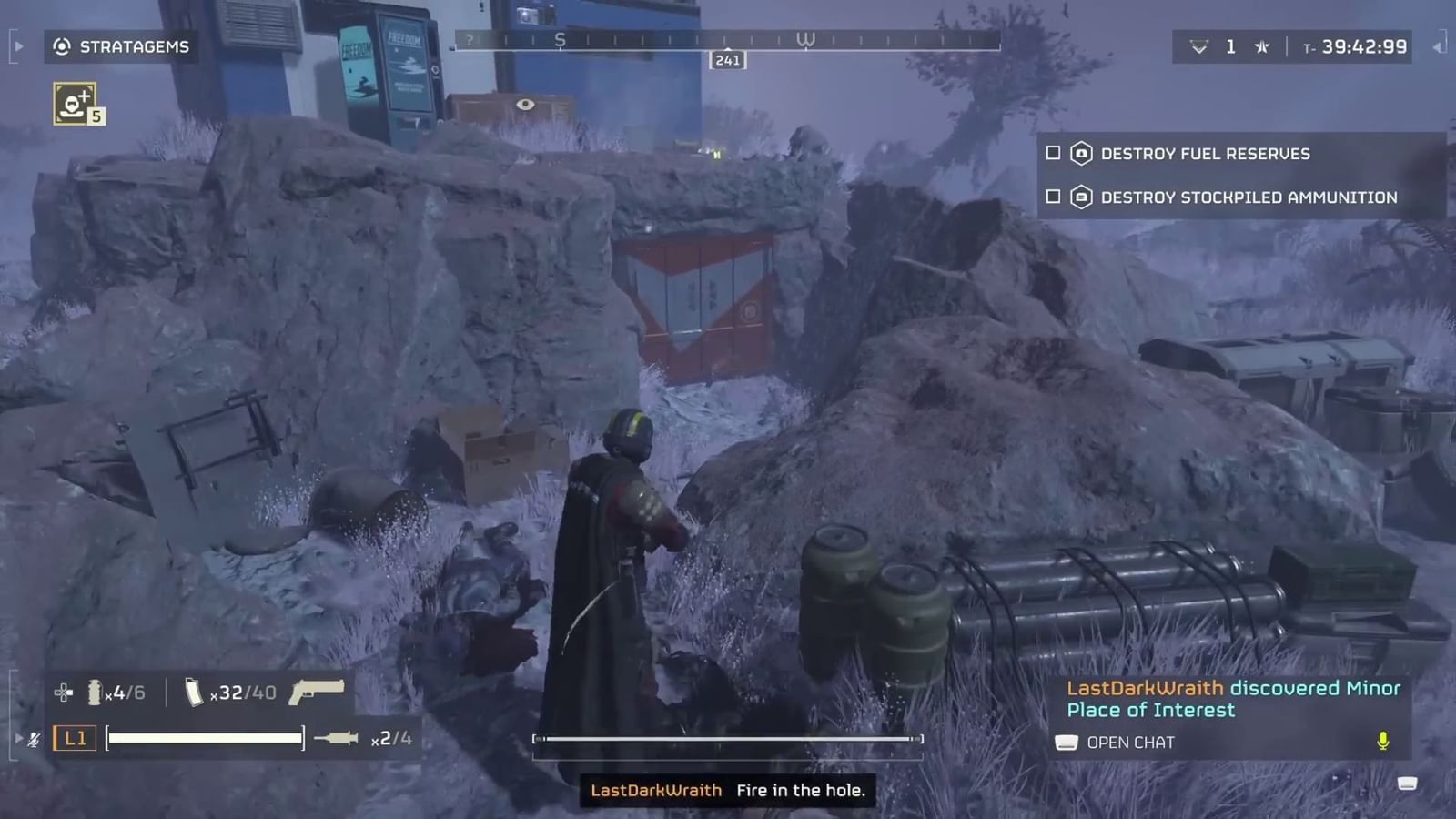1456x819 pixels.
Task: Open the Stratagems menu label
Action: pyautogui.click(x=133, y=47)
